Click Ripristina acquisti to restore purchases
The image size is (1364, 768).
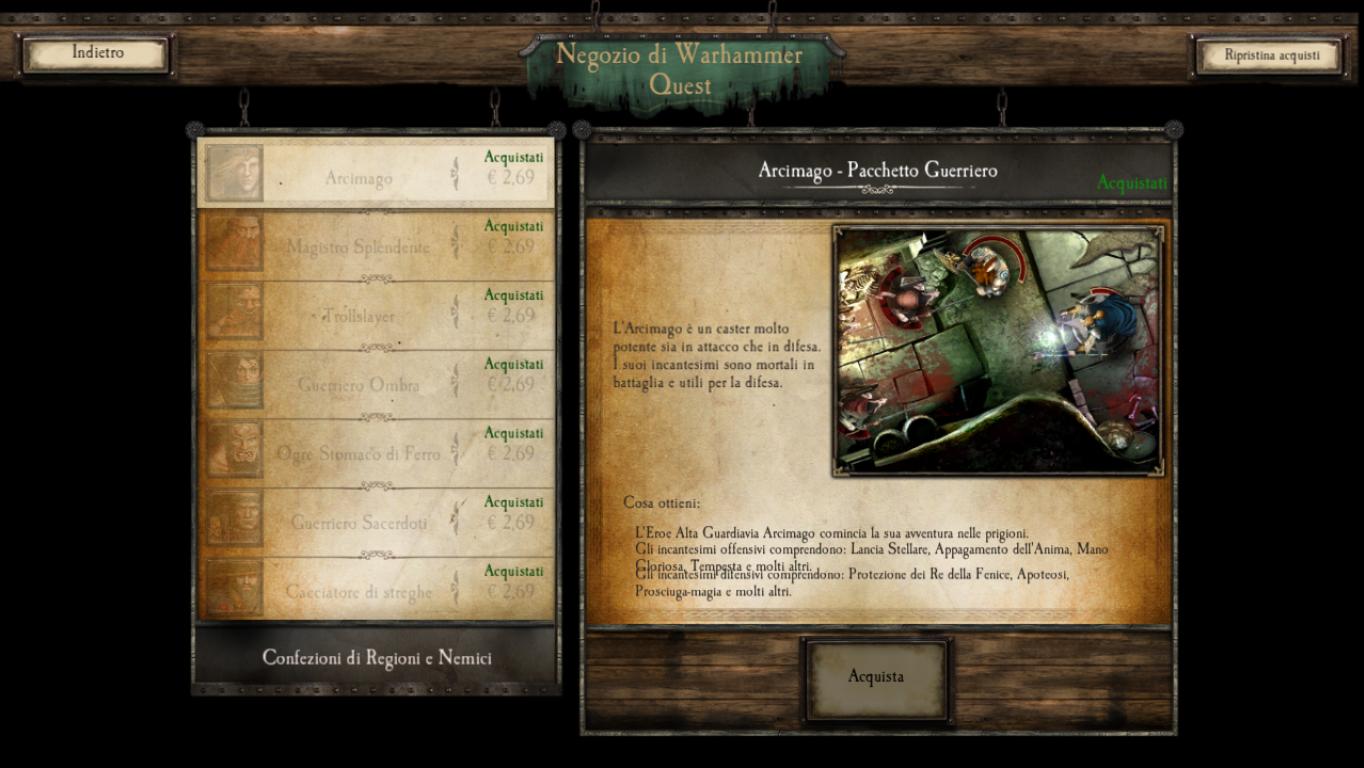(x=1271, y=56)
